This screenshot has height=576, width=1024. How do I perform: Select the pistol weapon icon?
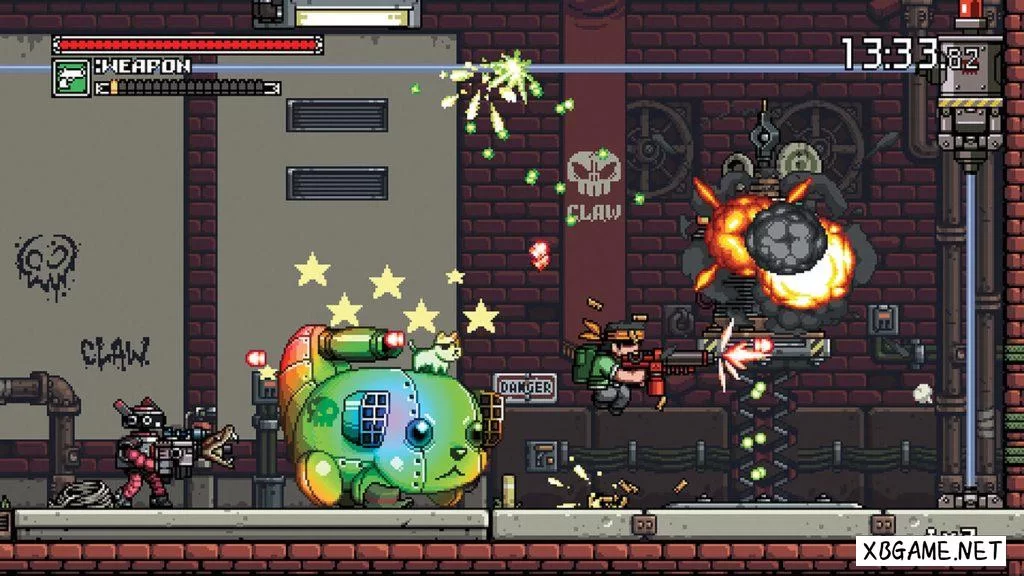click(71, 77)
